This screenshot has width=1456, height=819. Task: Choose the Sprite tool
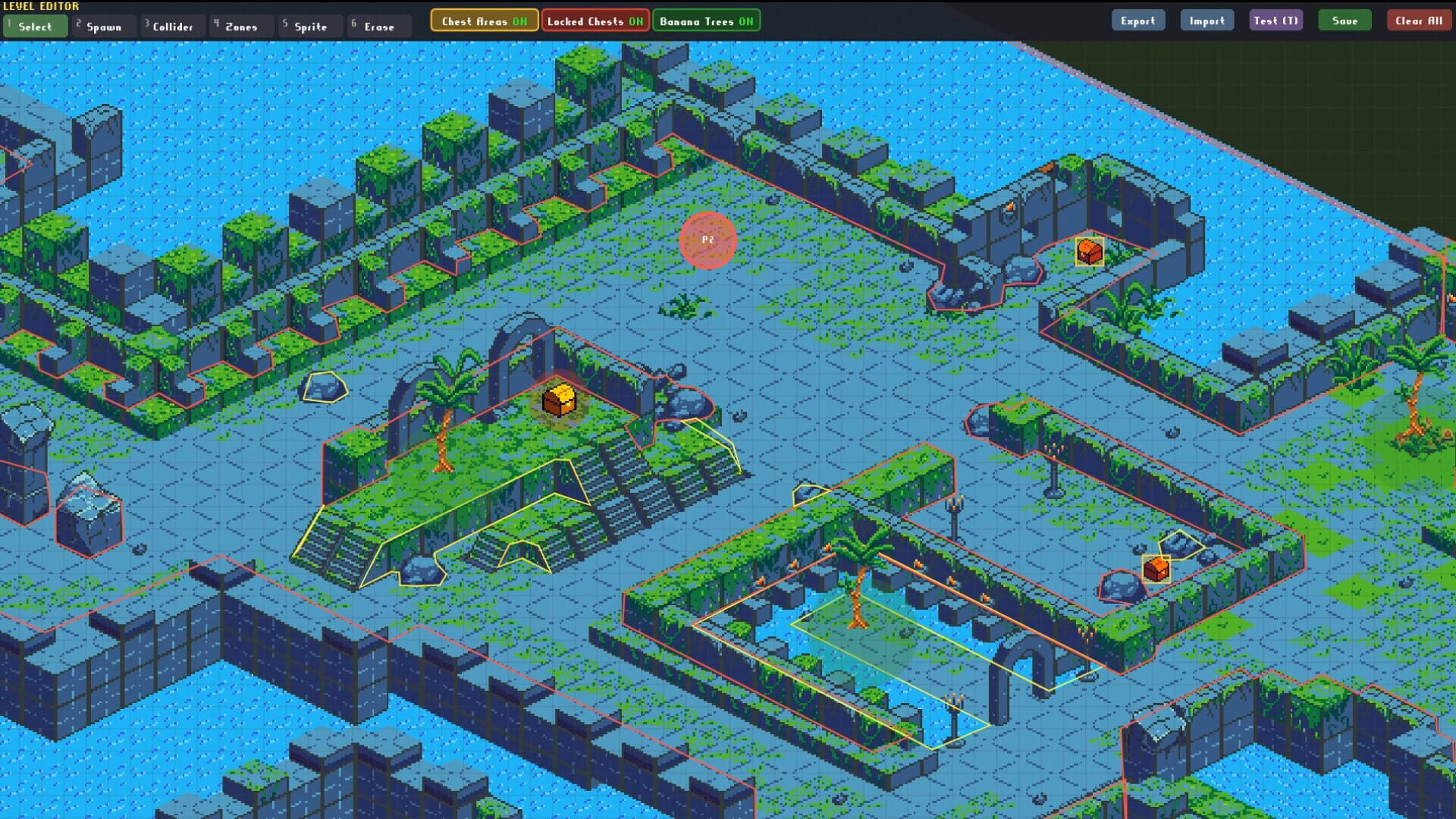(309, 25)
